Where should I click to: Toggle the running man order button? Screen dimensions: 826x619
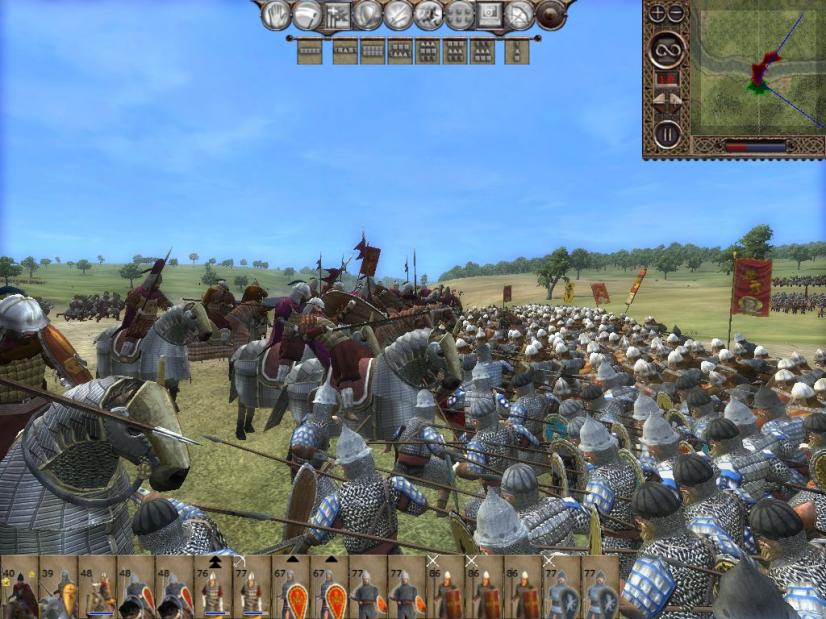point(429,15)
